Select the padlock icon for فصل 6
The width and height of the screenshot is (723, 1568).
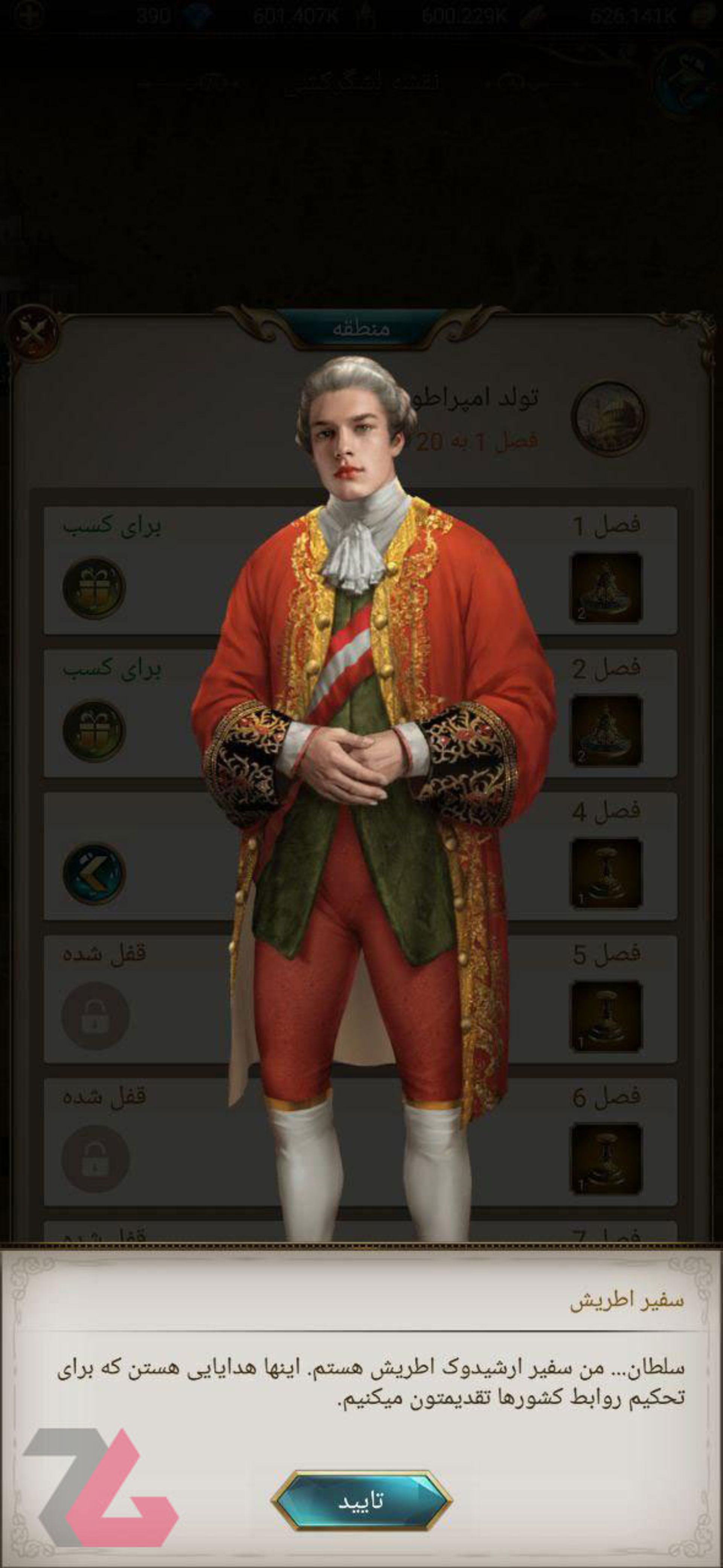[95, 1158]
